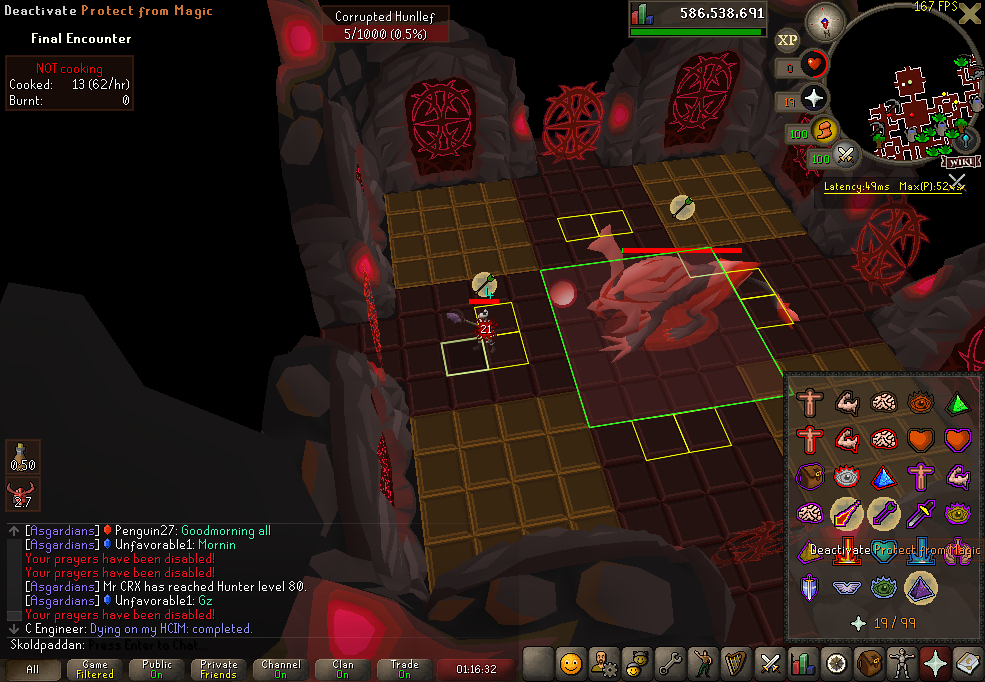Toggle run with the boot energy orb

(824, 132)
